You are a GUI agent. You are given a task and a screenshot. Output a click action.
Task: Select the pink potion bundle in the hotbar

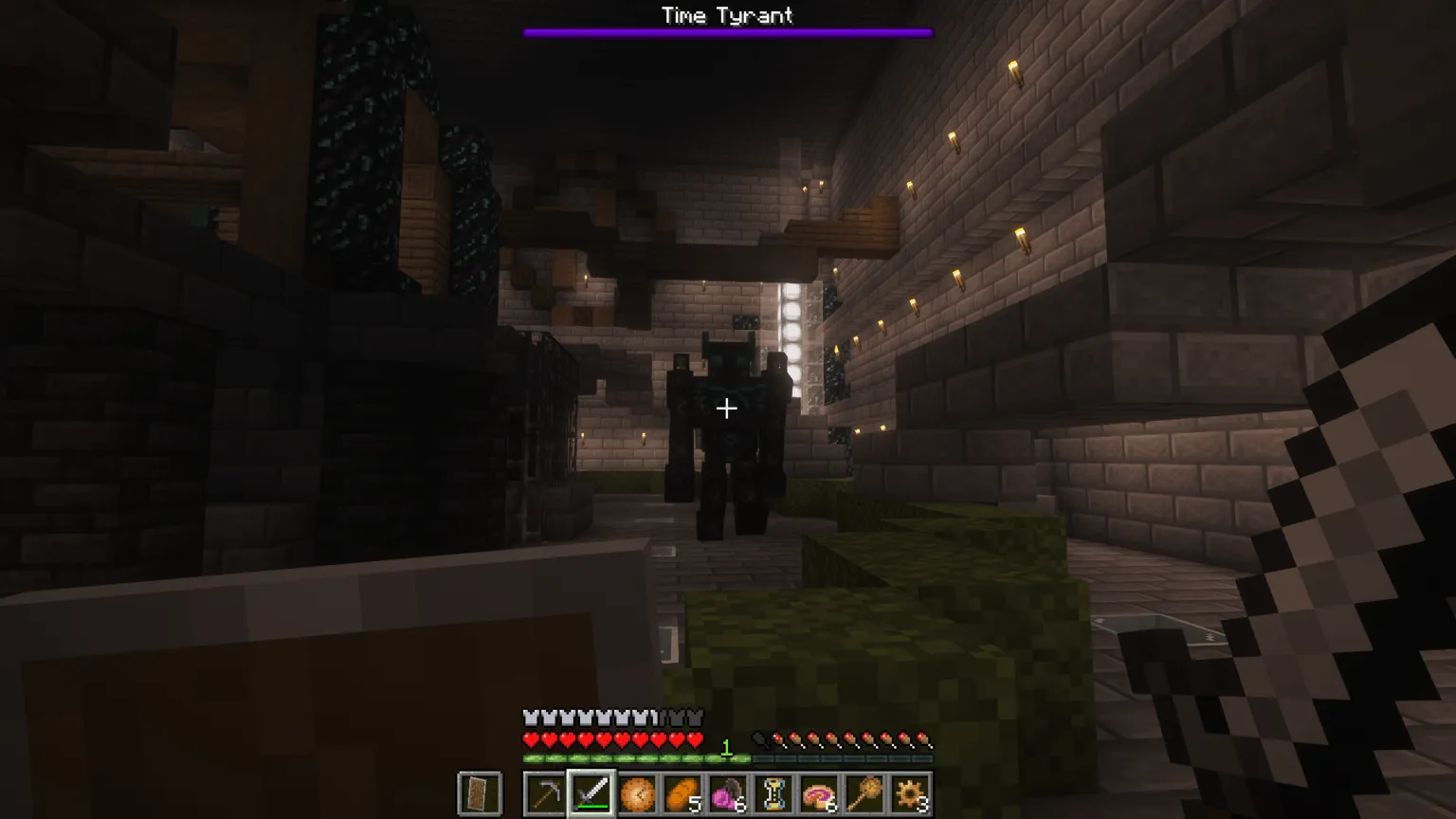click(726, 793)
